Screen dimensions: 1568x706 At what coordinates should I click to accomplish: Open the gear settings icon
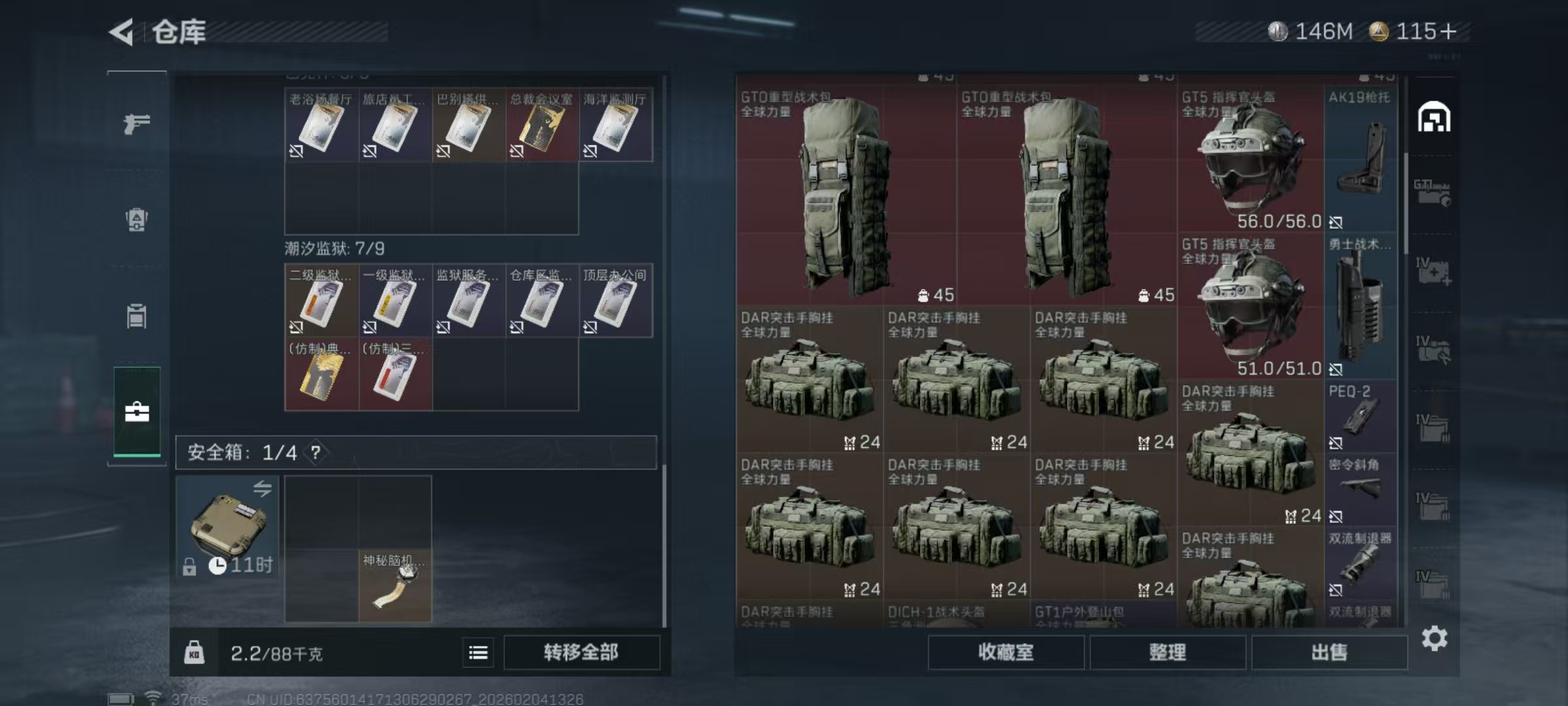(1434, 639)
